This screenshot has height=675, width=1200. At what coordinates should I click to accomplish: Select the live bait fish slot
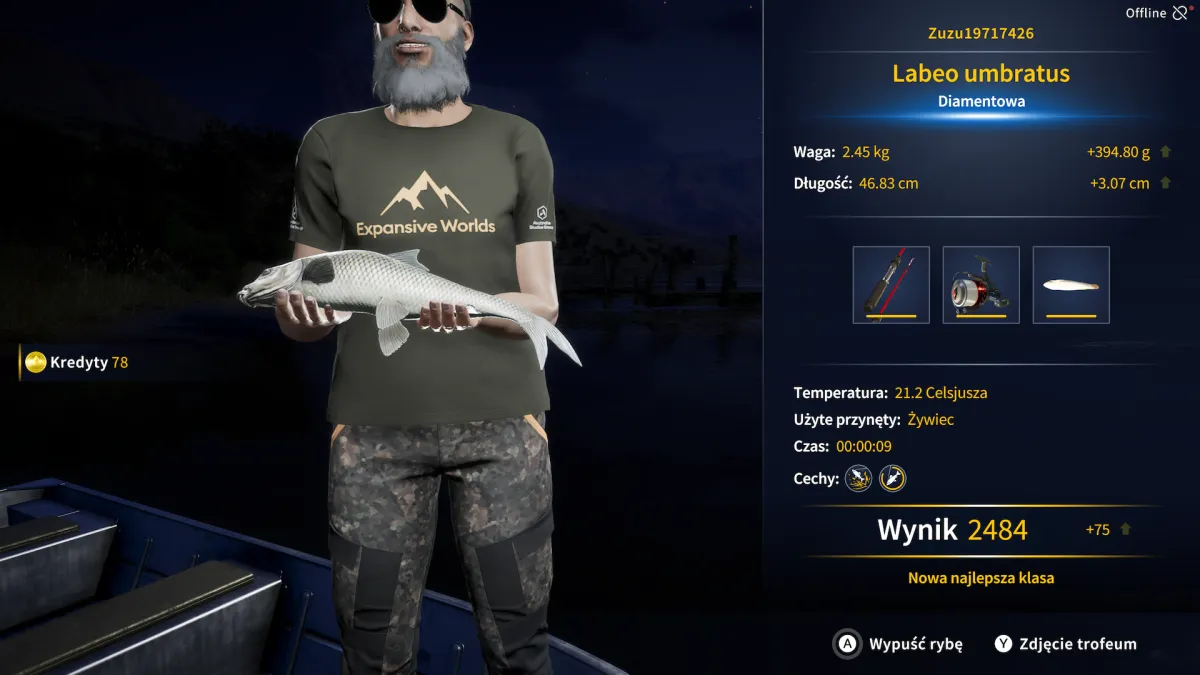click(1071, 285)
